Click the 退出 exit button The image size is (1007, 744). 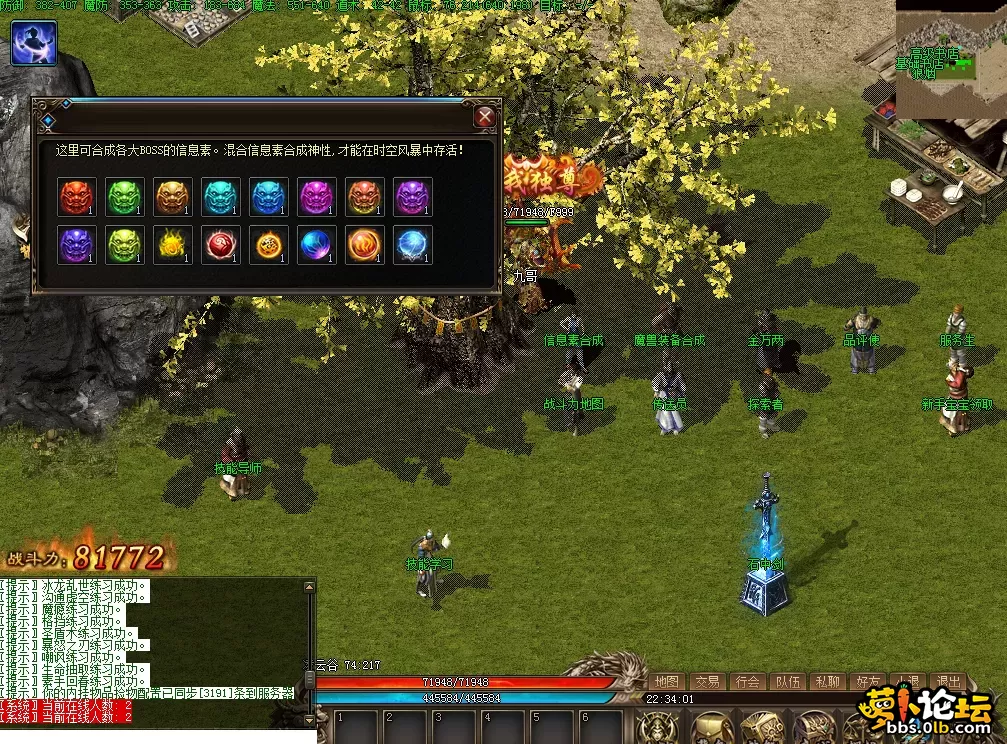pos(947,682)
